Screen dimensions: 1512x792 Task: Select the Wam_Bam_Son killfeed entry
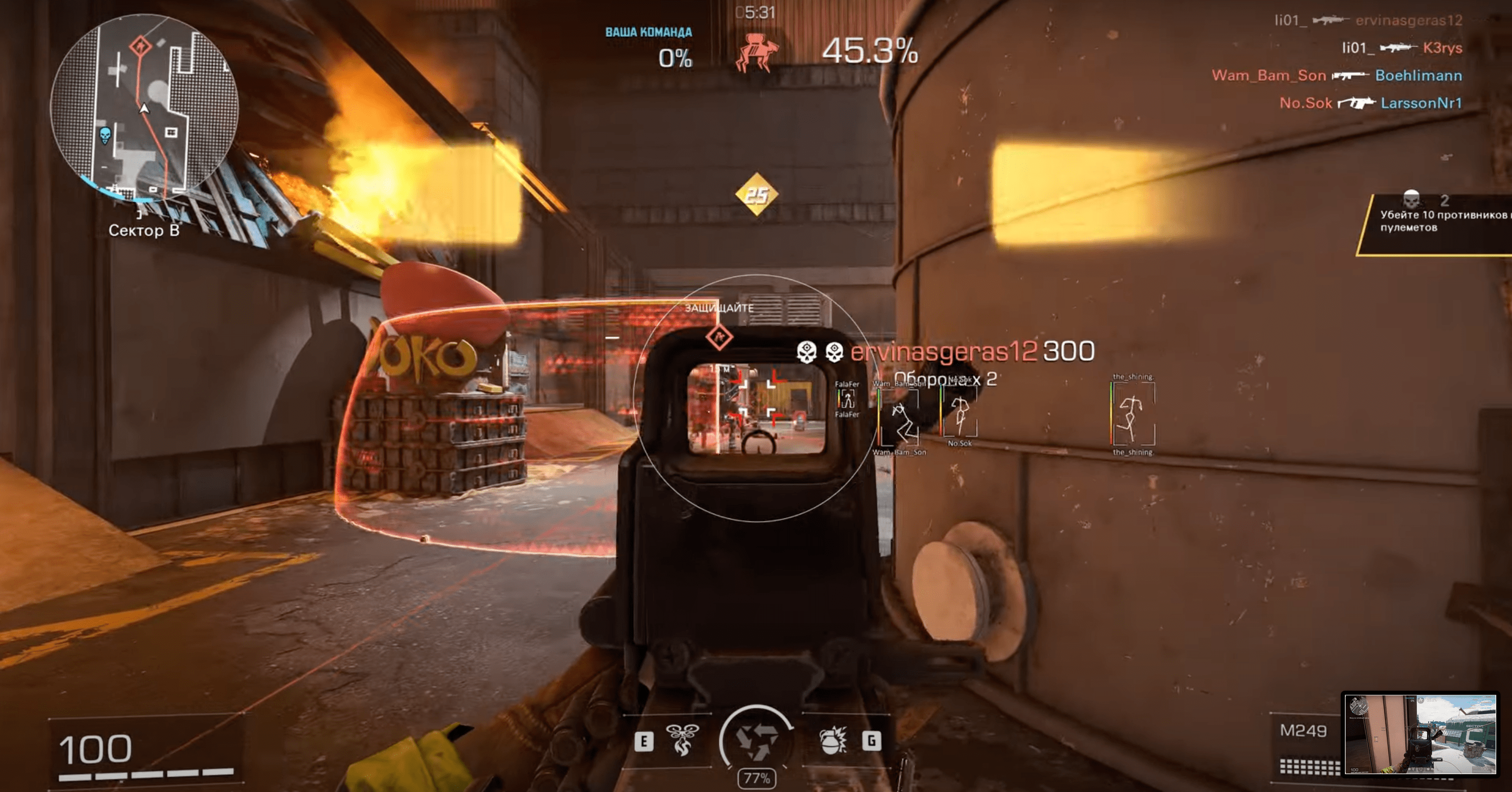tap(1337, 76)
